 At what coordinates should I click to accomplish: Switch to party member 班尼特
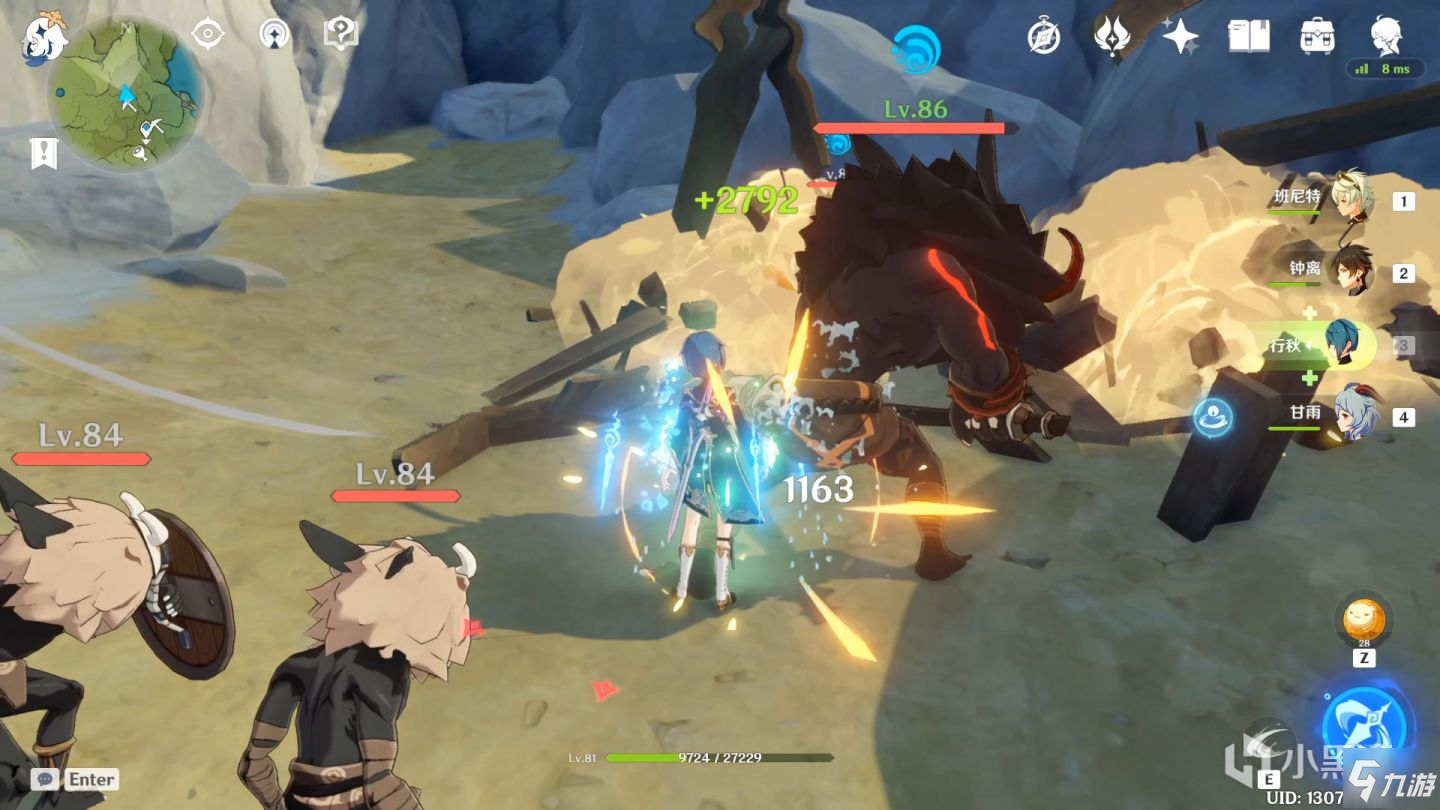1352,200
